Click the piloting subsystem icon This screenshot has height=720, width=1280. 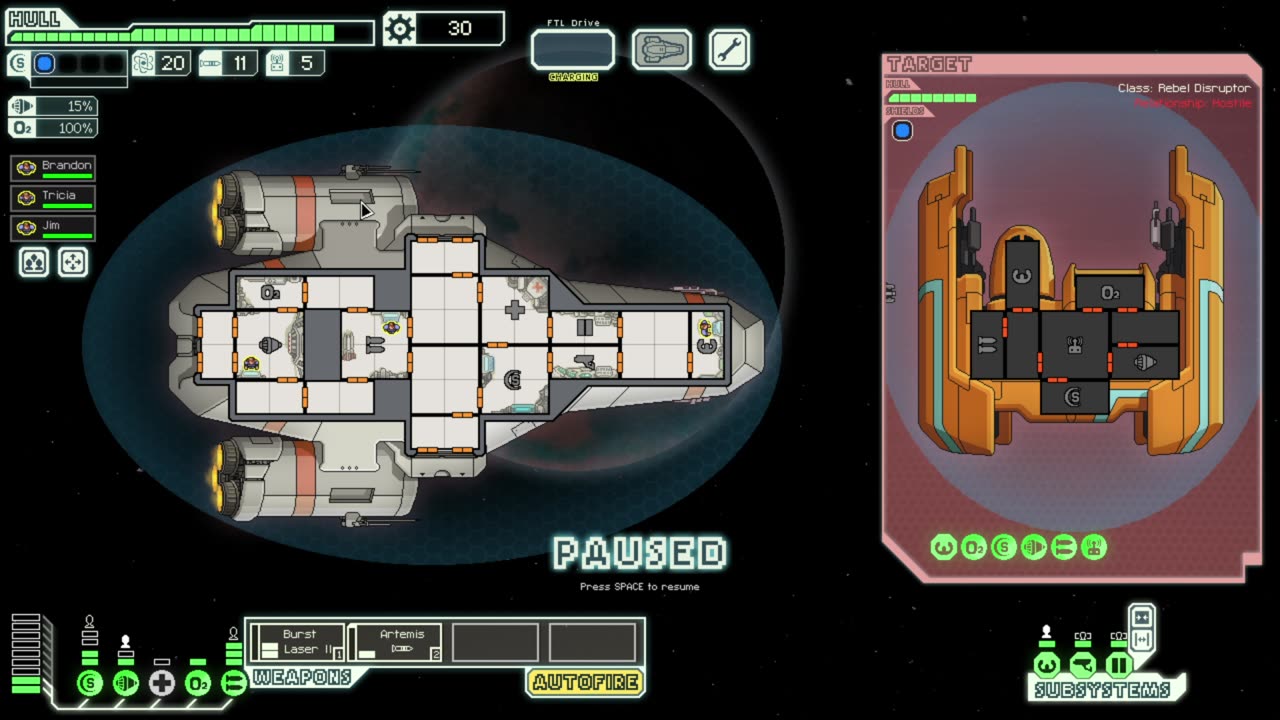click(x=1046, y=665)
